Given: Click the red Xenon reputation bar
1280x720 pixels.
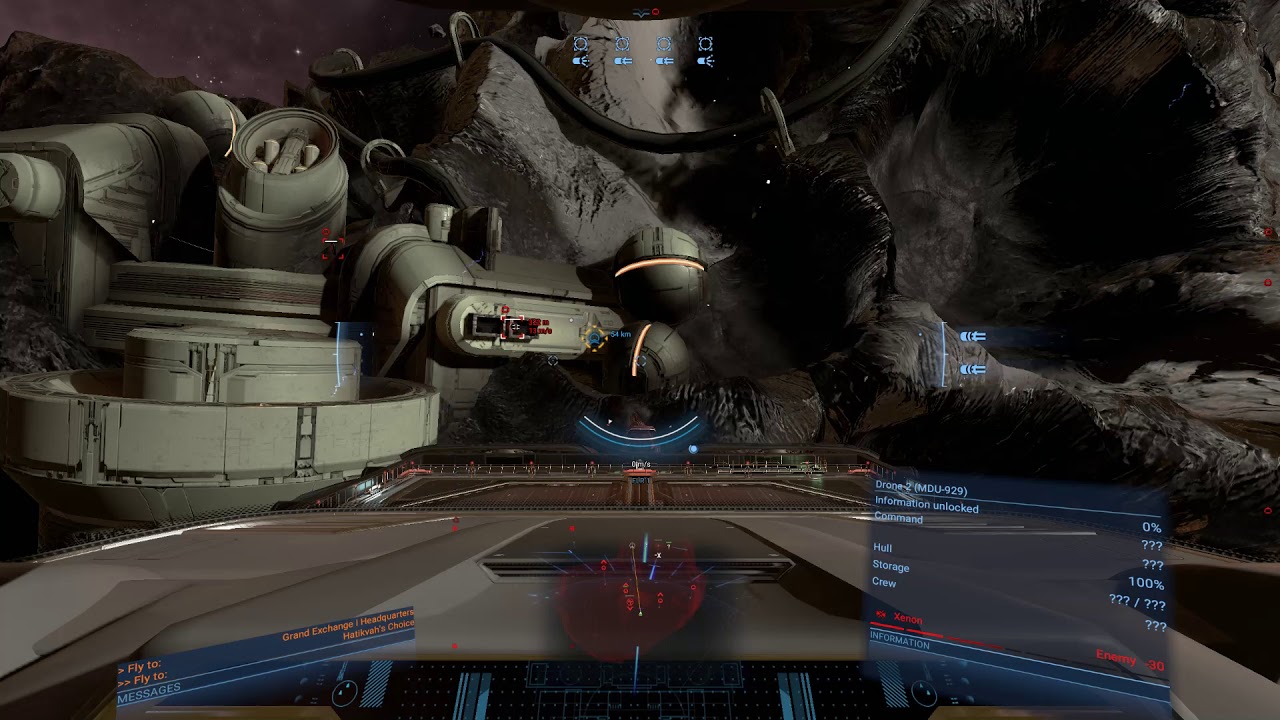Looking at the screenshot, I should pos(920,631).
